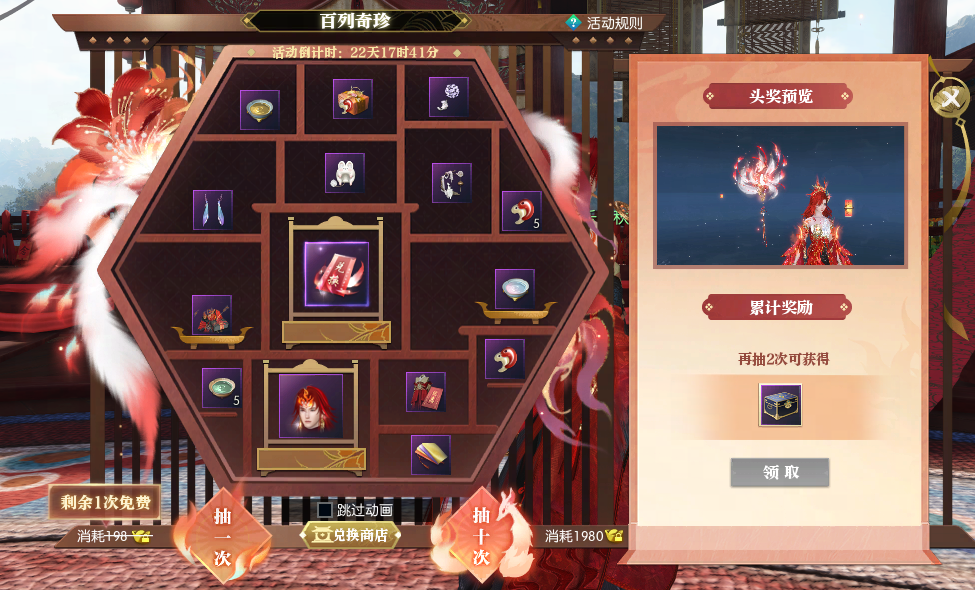
Task: Inspect the white rabbit fan prize
Action: coord(345,173)
